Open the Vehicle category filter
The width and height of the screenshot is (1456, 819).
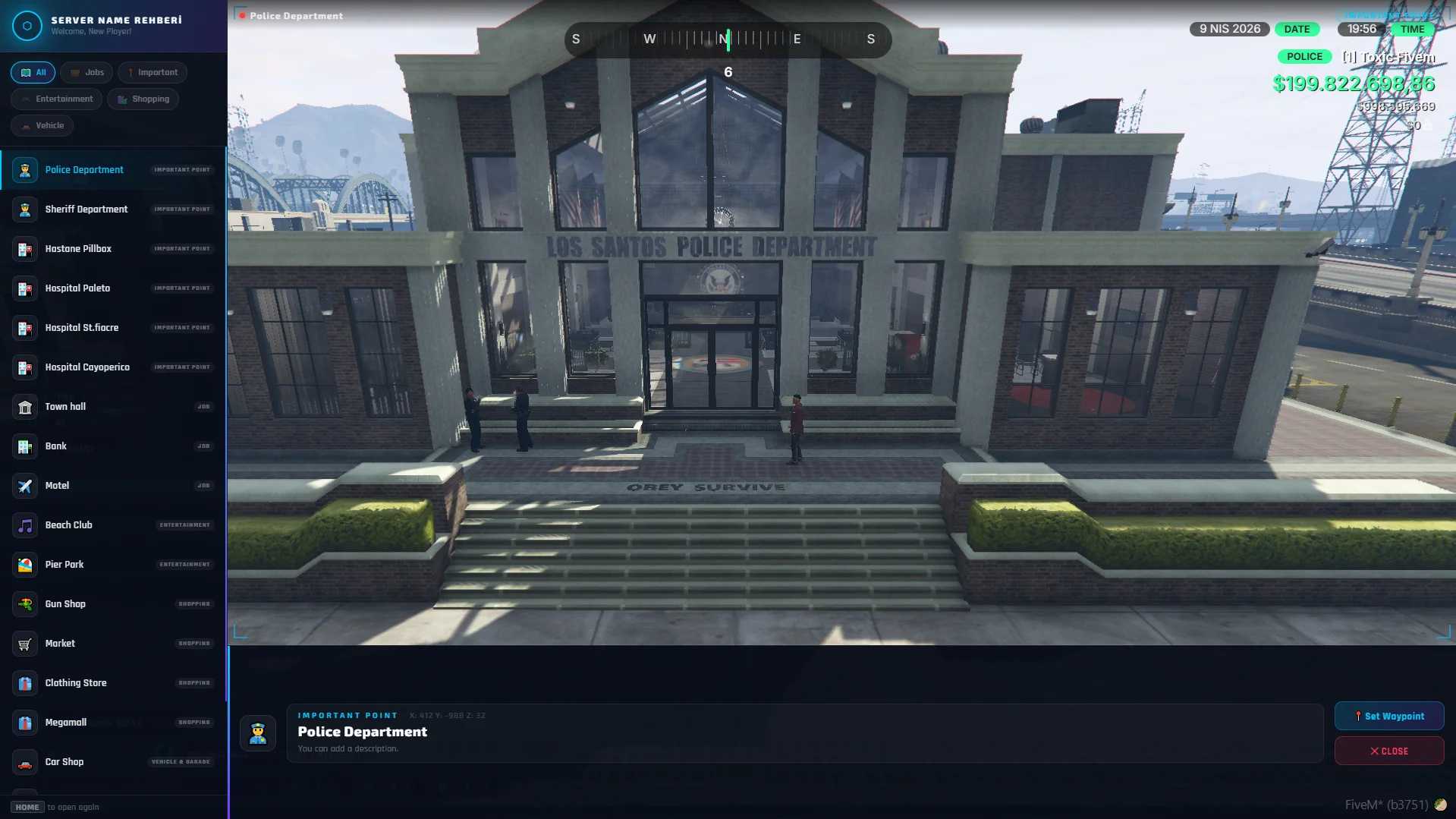coord(42,126)
